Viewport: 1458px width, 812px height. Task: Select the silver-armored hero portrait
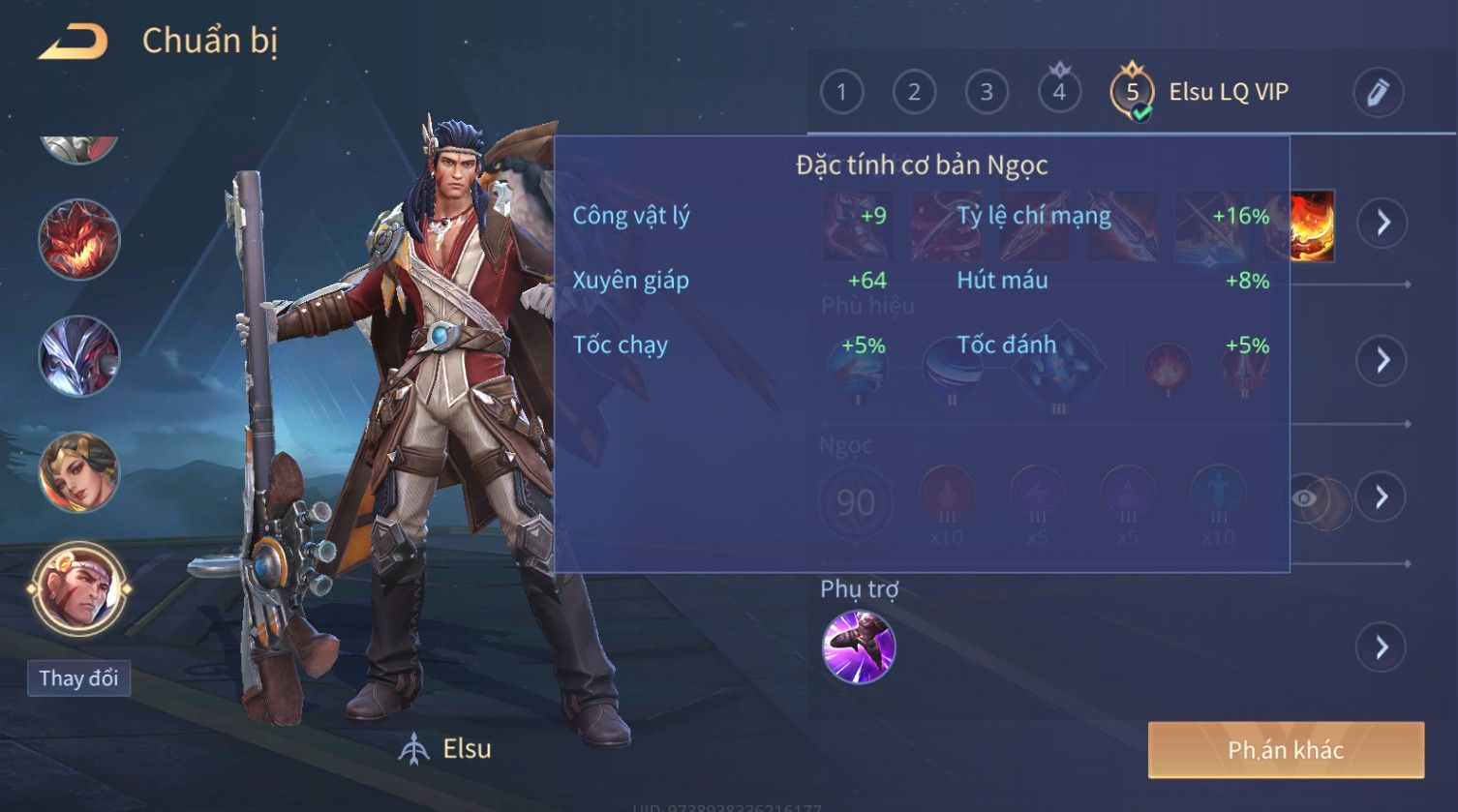pos(78,356)
